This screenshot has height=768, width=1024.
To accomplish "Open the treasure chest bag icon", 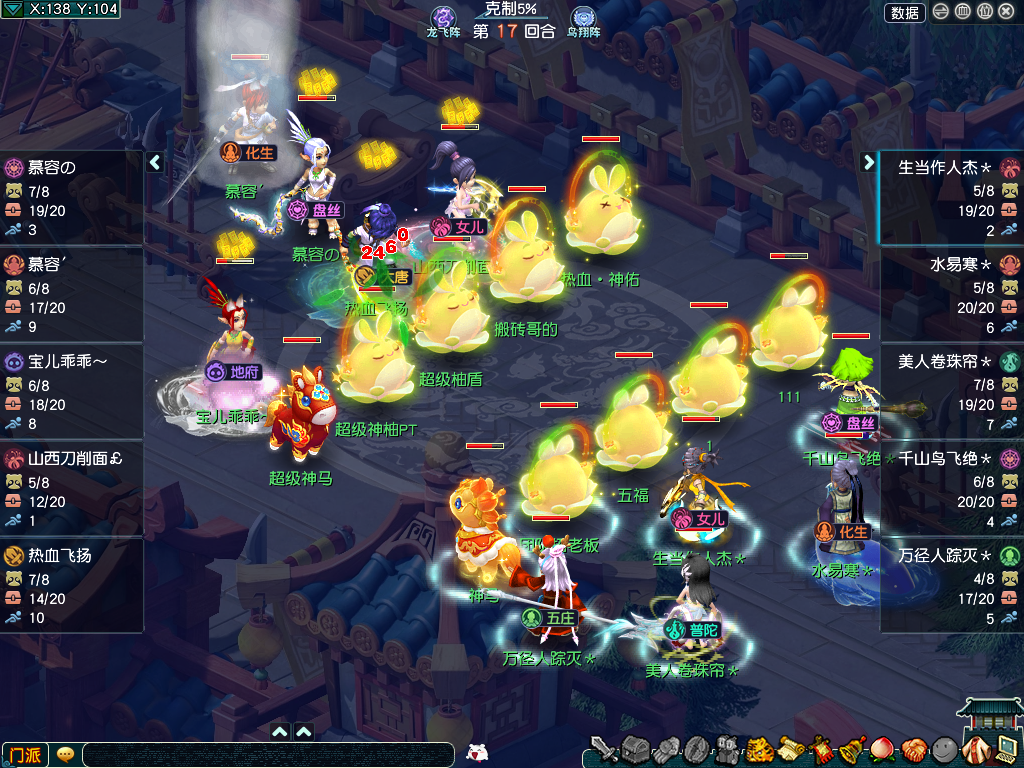I will tap(636, 748).
